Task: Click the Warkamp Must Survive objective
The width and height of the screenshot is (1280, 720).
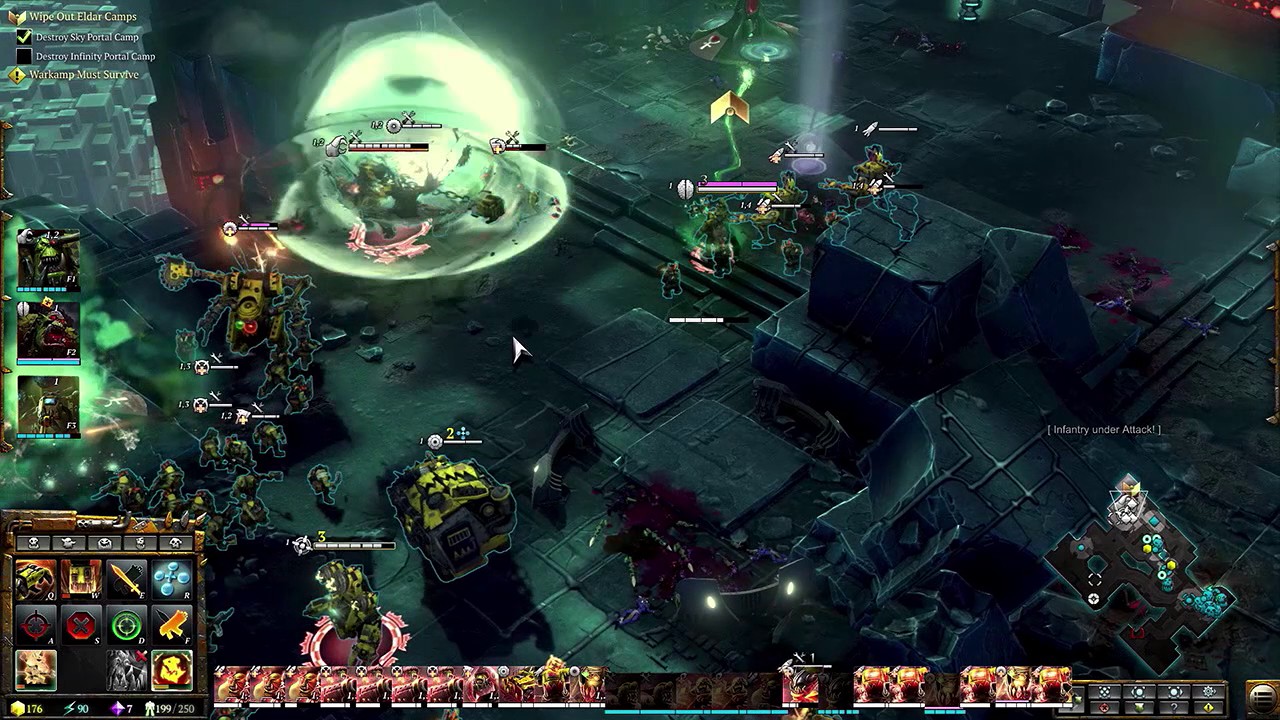Action: (84, 75)
